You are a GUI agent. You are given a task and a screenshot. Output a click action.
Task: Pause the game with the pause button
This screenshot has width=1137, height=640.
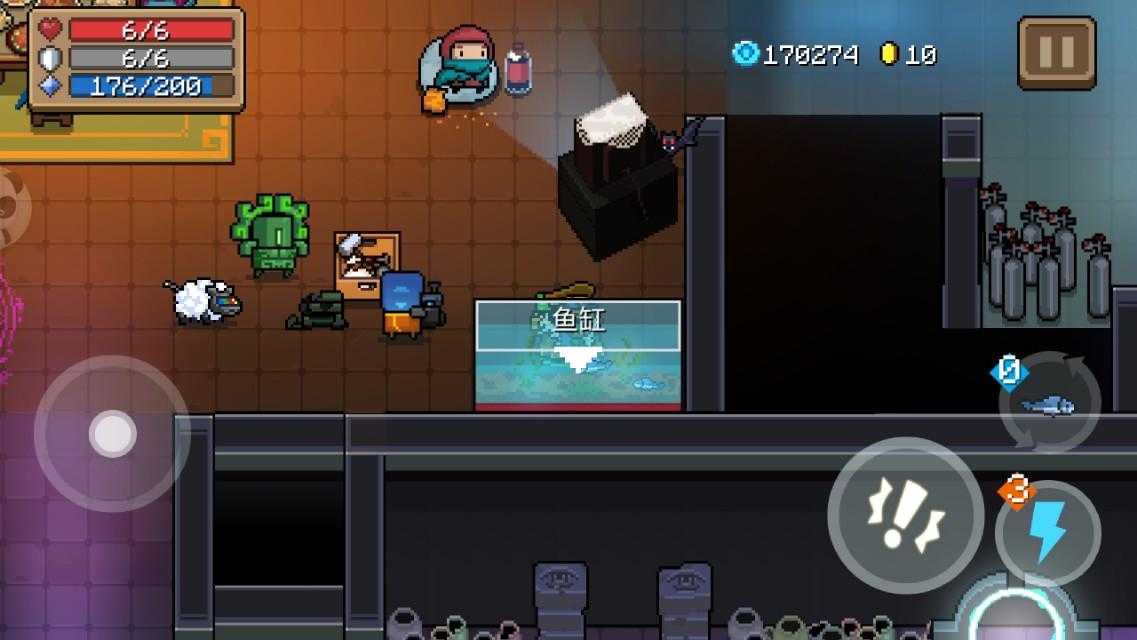(1057, 53)
